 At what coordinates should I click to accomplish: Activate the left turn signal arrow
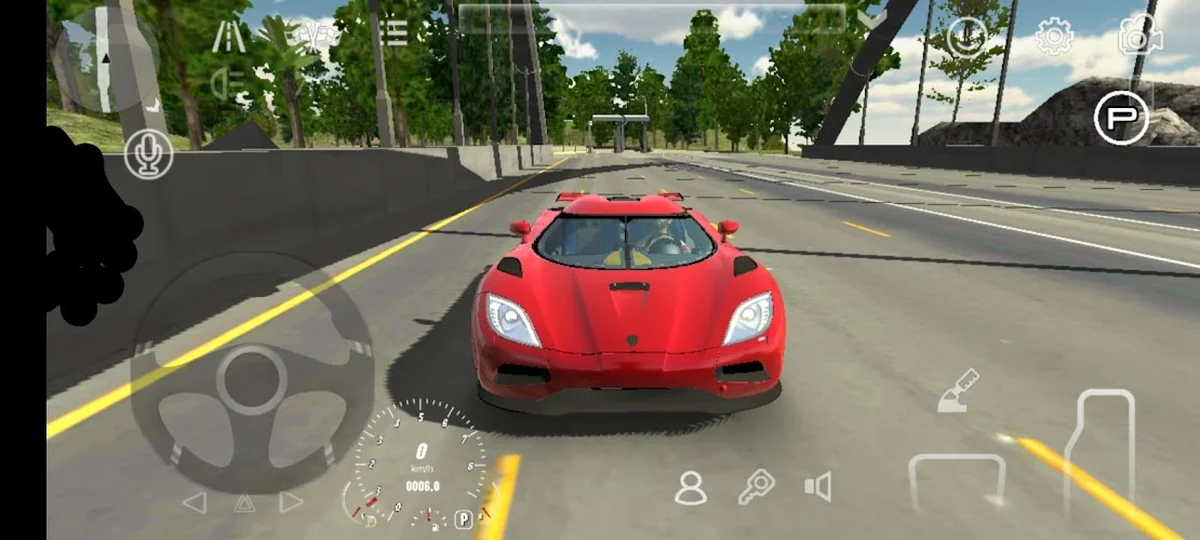[194, 502]
